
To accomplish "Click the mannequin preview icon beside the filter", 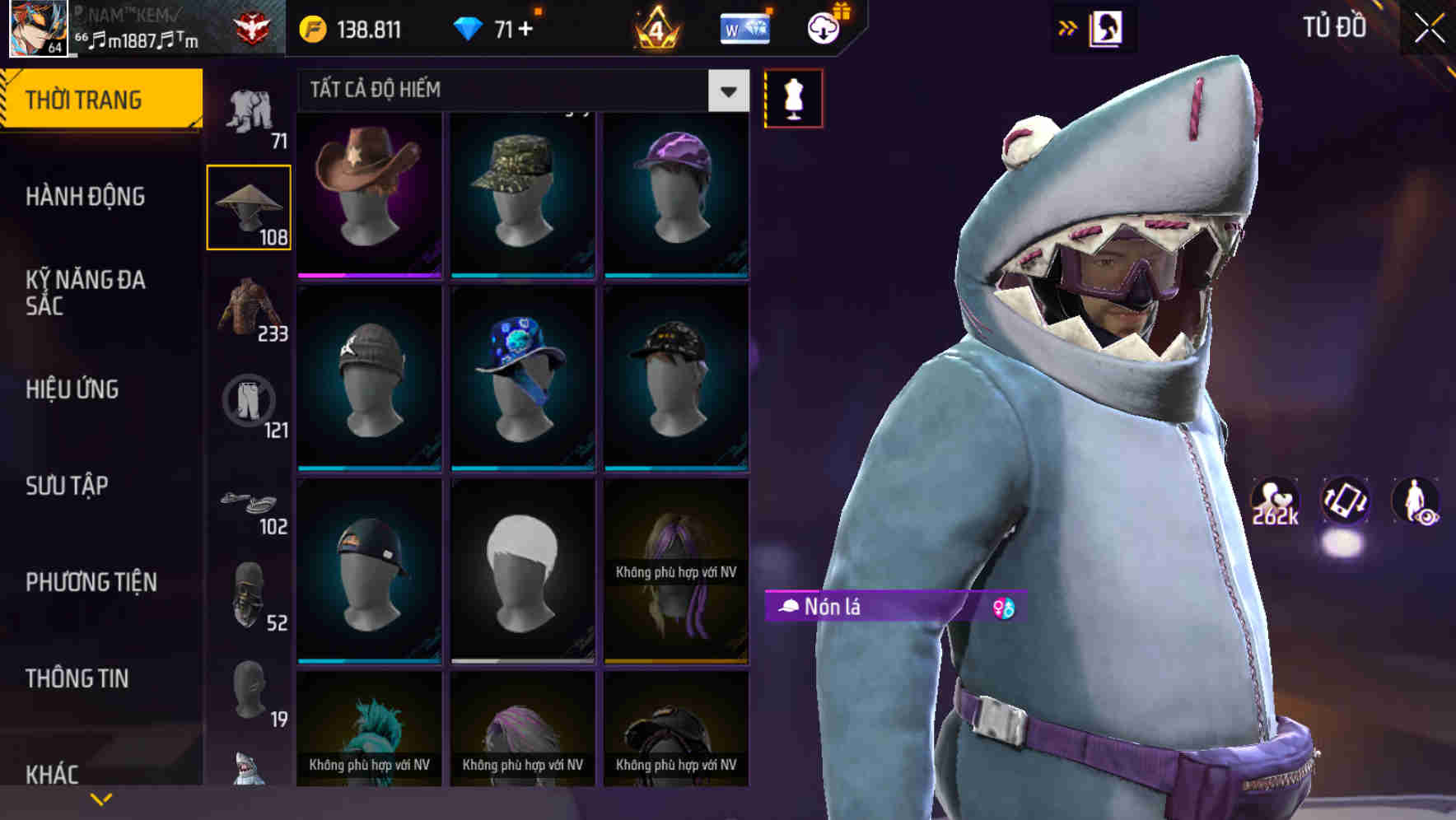I will 793,98.
